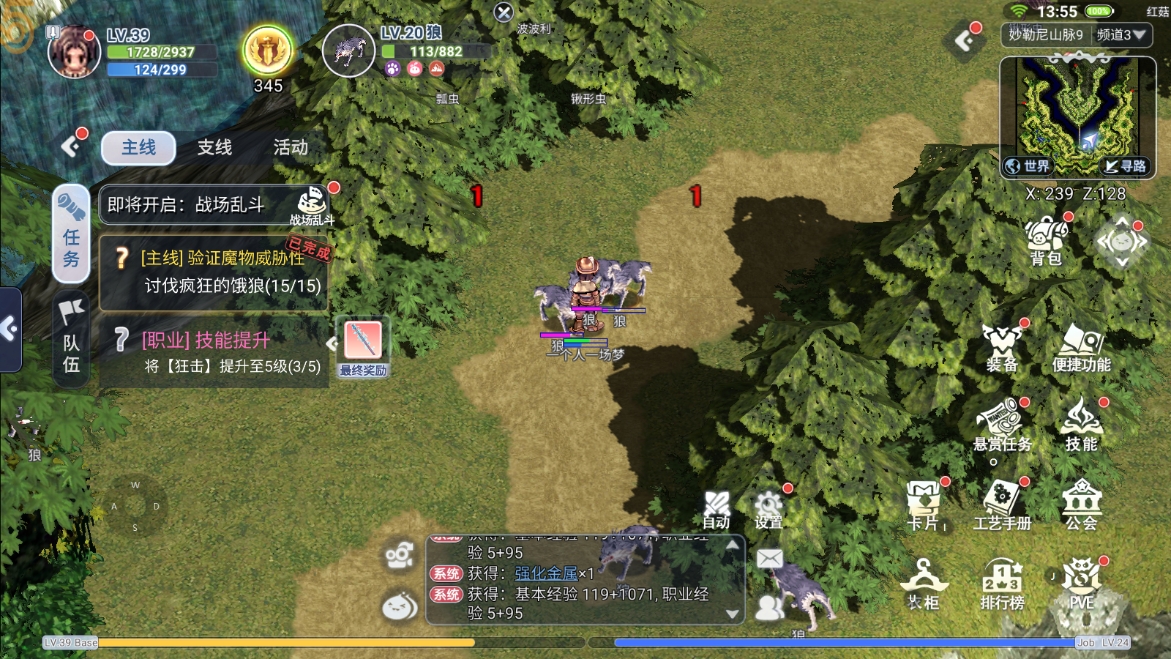Image resolution: width=1171 pixels, height=659 pixels.
Task: Switch to the 支线 quest tab
Action: pyautogui.click(x=214, y=148)
